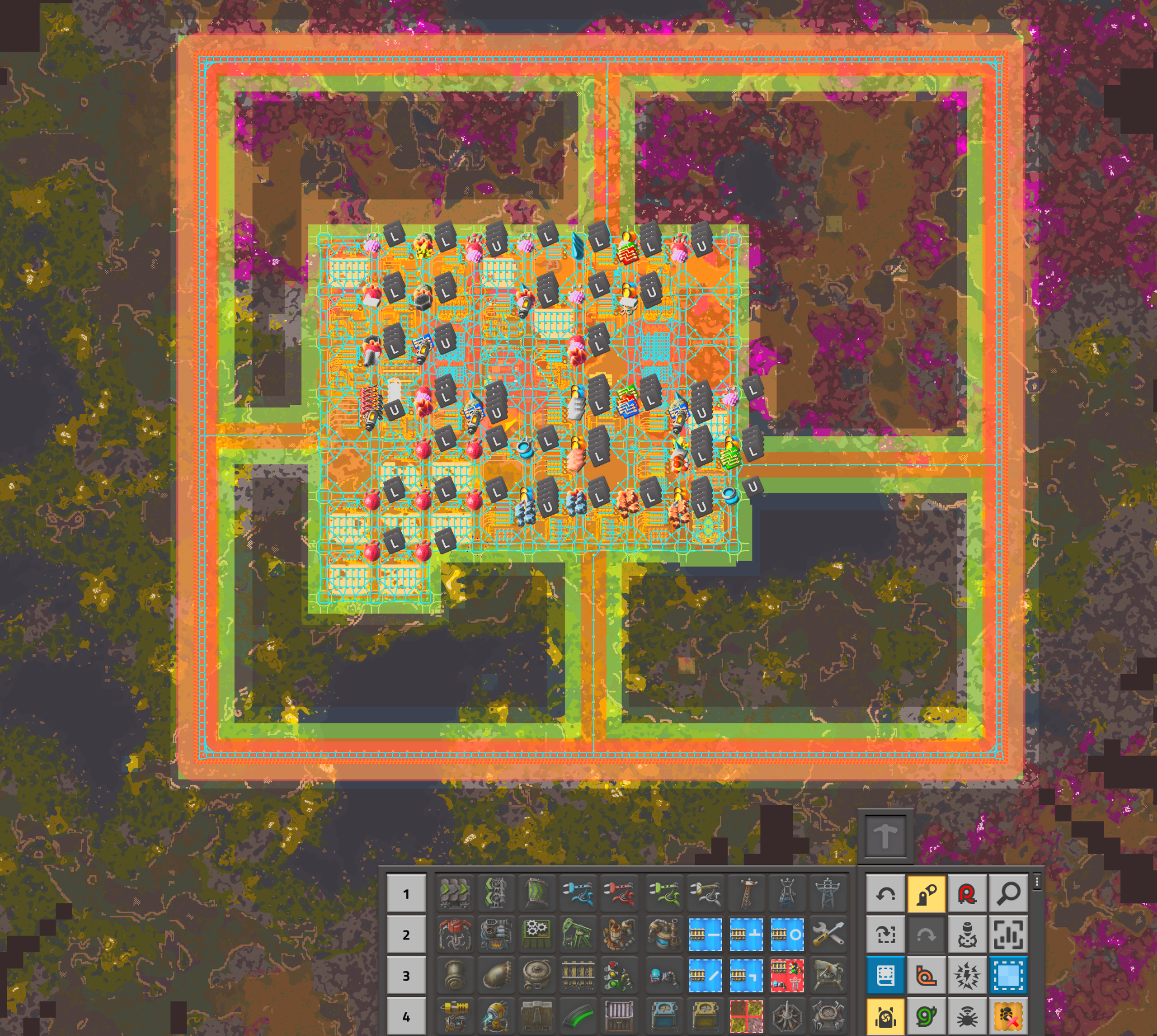Image resolution: width=1157 pixels, height=1036 pixels.
Task: Grab the rail signal from quickbar row 3
Action: click(x=619, y=976)
